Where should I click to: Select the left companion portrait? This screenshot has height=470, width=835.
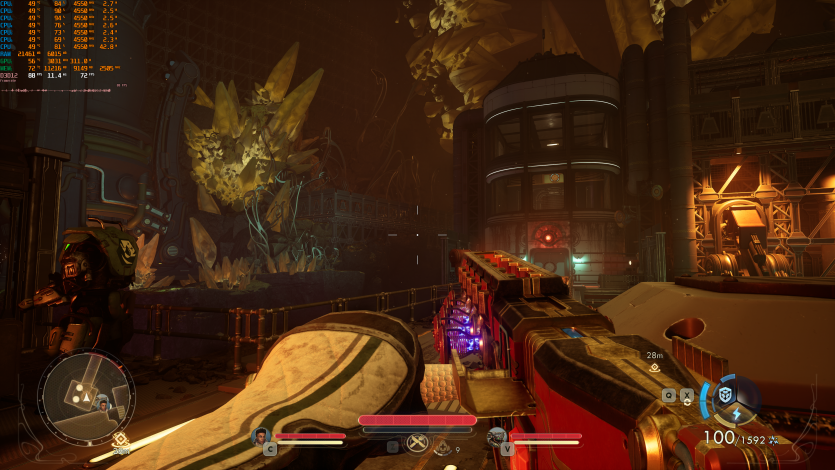tap(261, 435)
